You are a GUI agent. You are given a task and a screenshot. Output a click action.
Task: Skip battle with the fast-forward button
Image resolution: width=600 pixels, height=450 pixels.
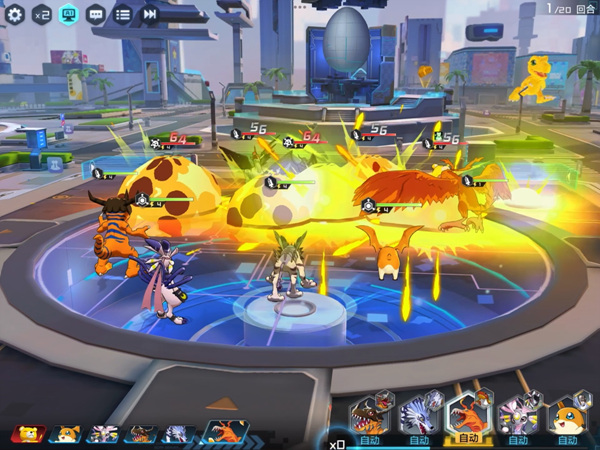coord(149,14)
